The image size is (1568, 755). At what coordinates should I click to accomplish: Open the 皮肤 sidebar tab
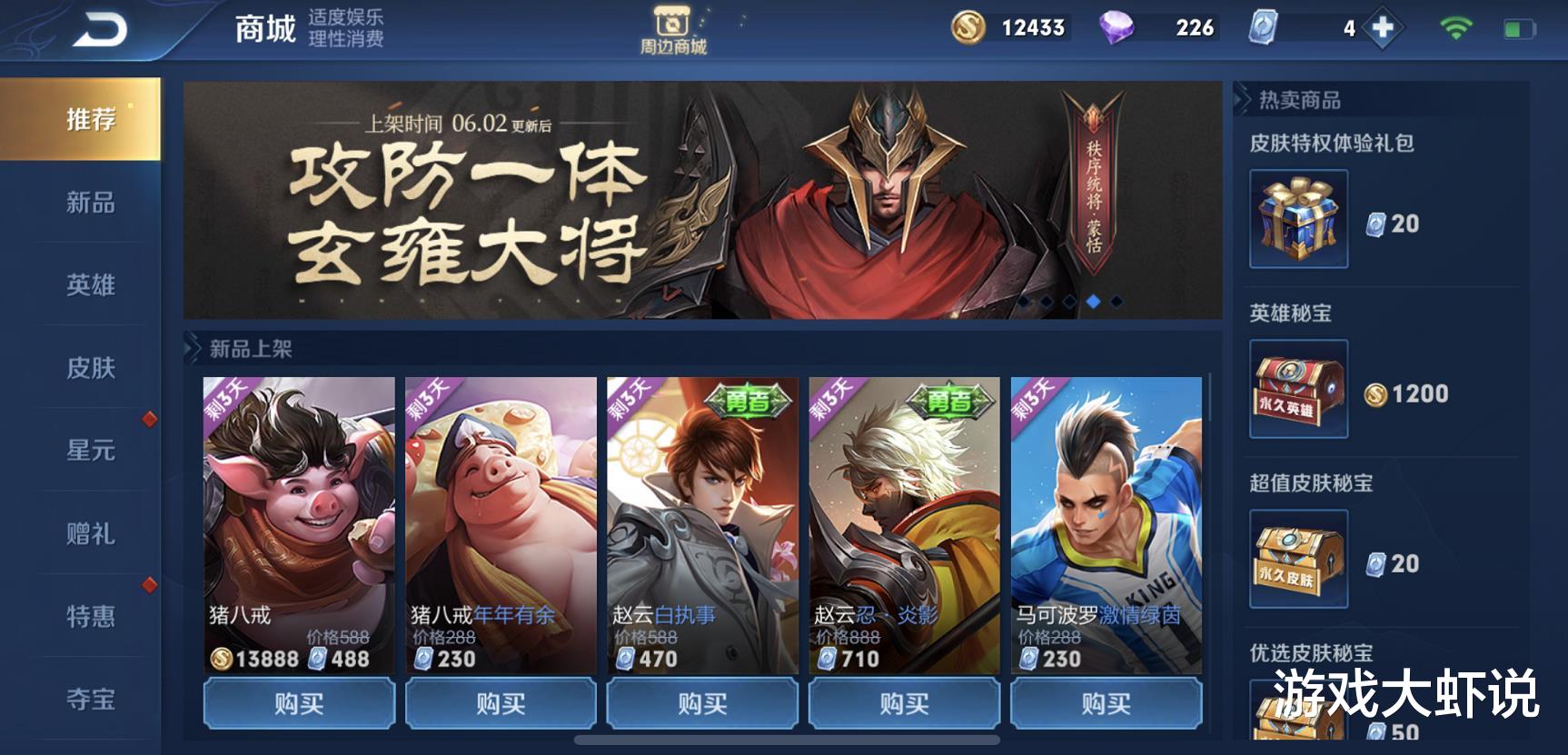[x=91, y=367]
